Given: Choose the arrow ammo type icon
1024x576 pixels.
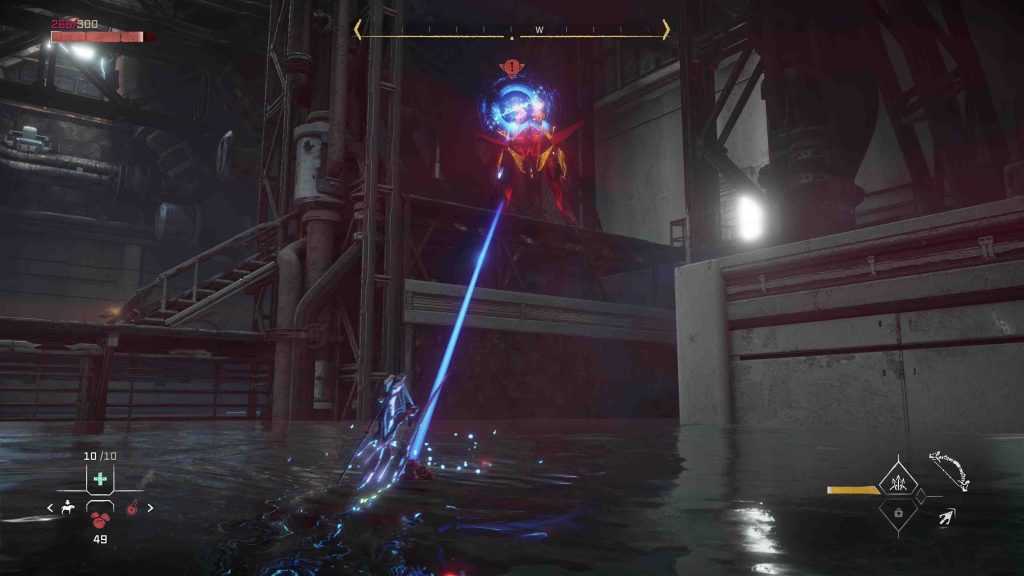Looking at the screenshot, I should pos(945,517).
